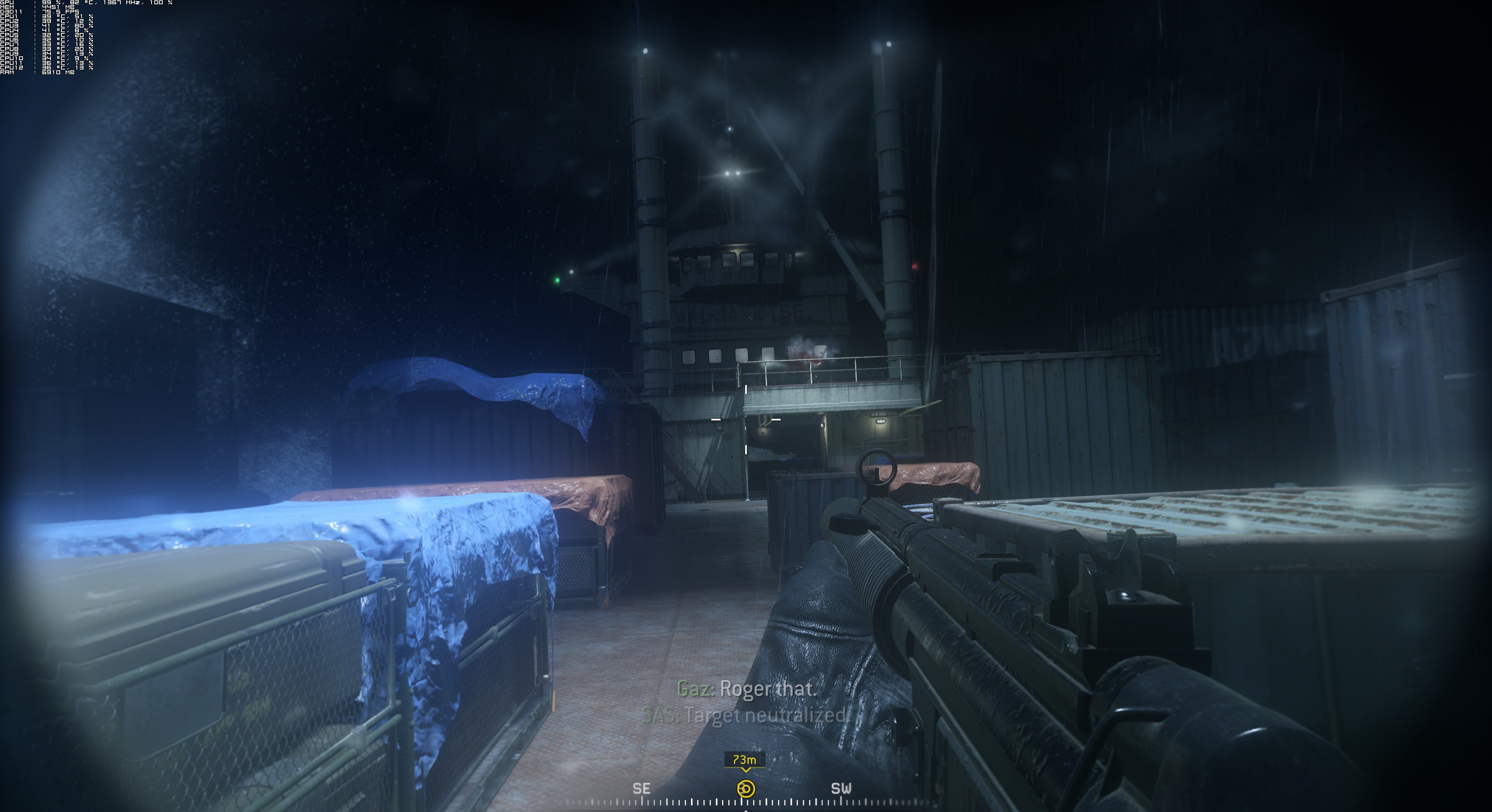Select the SE heading on the compass
Viewport: 1492px width, 812px height.
(x=641, y=788)
